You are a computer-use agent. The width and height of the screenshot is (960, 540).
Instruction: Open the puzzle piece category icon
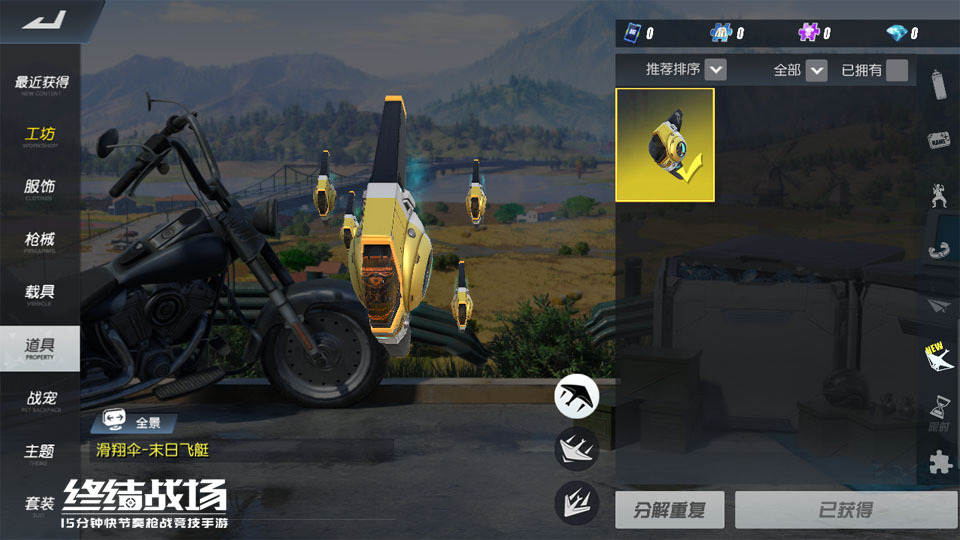tap(939, 462)
